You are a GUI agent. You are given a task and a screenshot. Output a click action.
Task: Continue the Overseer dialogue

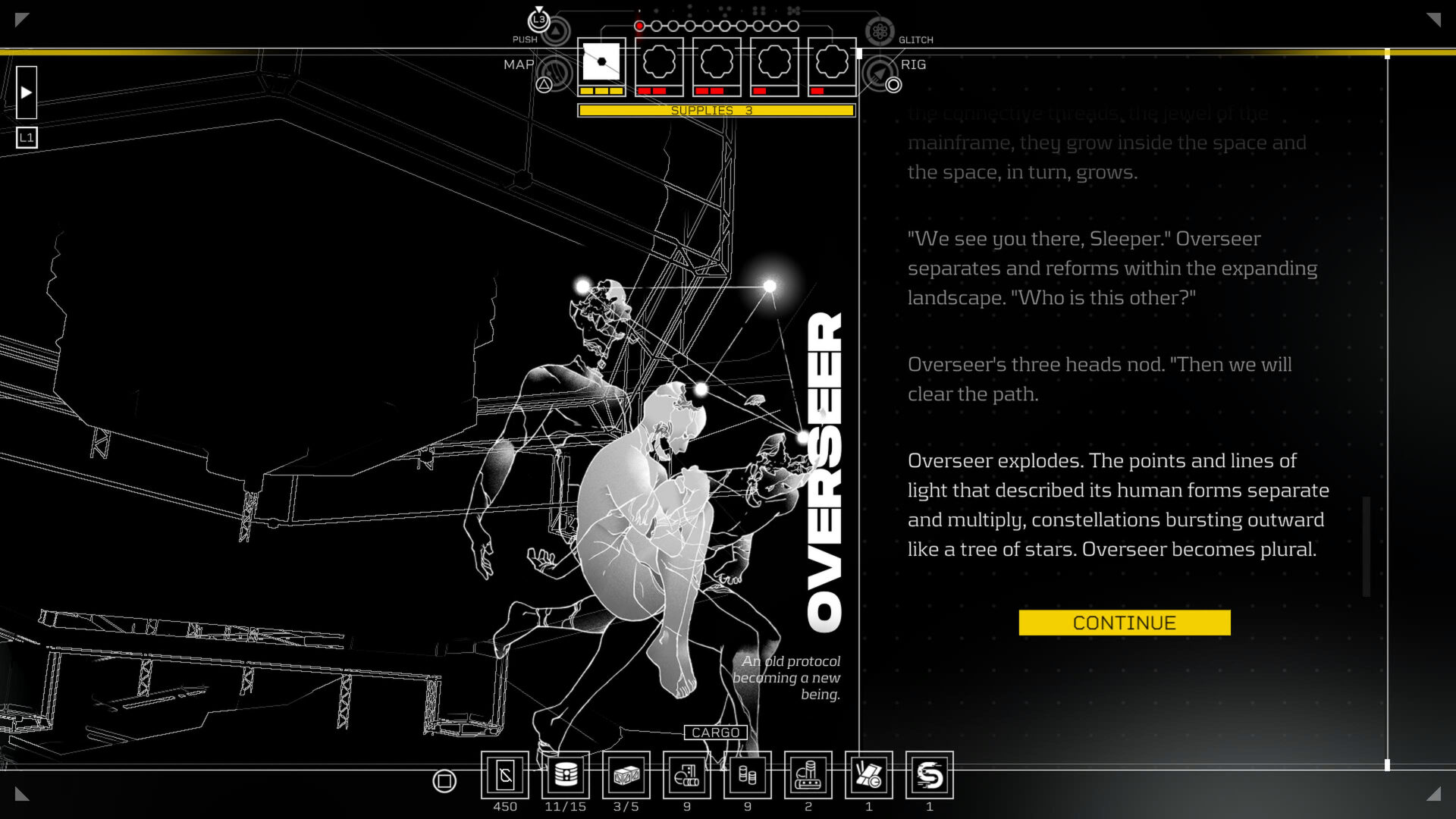click(1124, 623)
